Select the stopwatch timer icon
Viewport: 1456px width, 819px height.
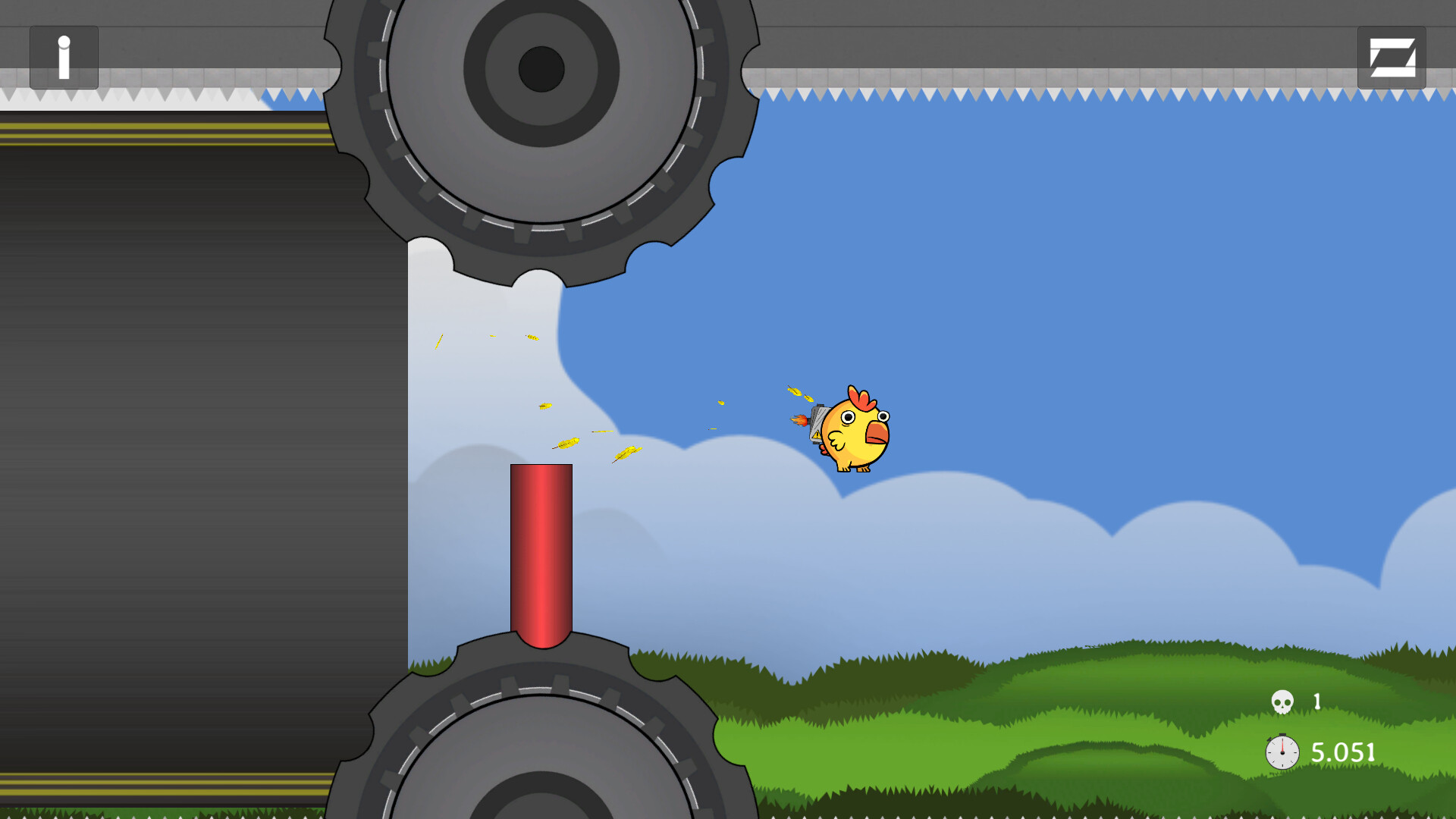click(x=1282, y=753)
